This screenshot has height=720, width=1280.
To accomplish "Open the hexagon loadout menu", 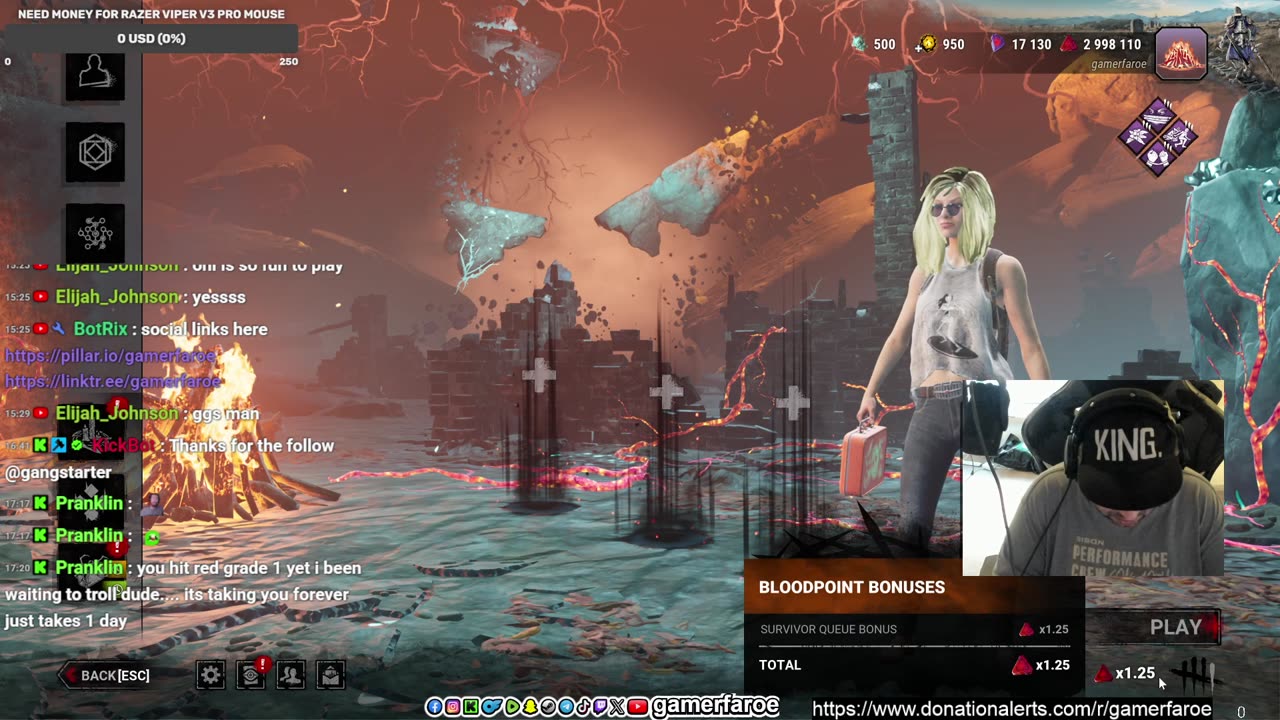I will (x=95, y=152).
